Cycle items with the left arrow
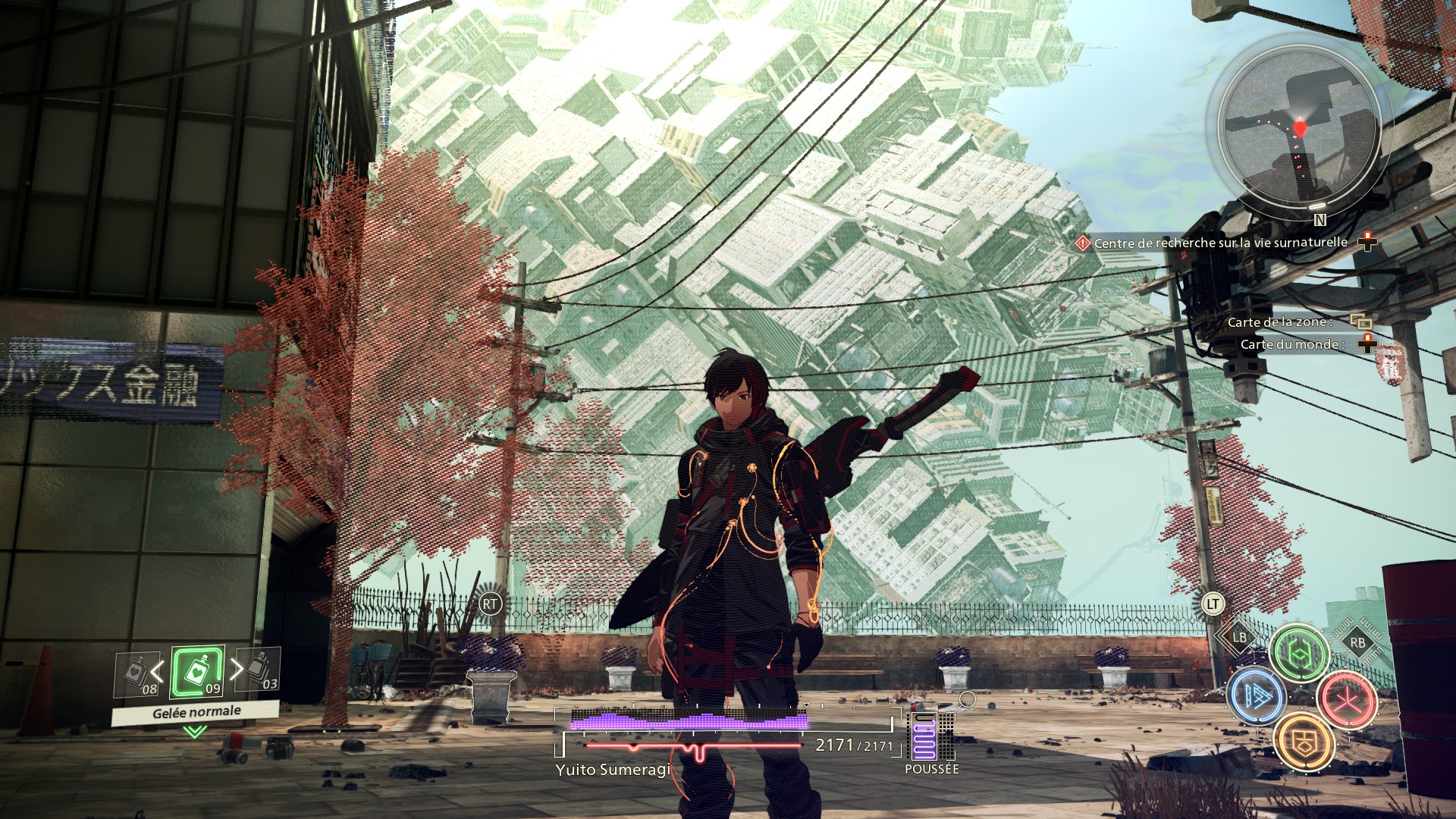This screenshot has width=1456, height=819. coord(158,671)
